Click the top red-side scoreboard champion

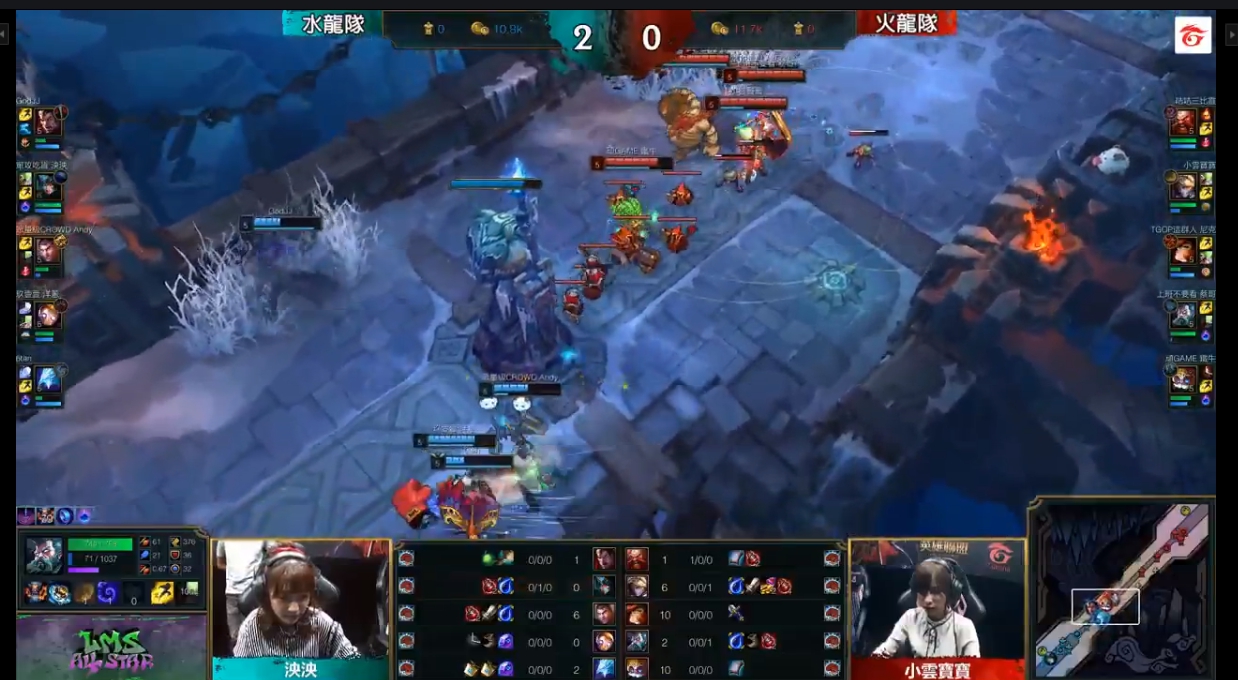[637, 559]
